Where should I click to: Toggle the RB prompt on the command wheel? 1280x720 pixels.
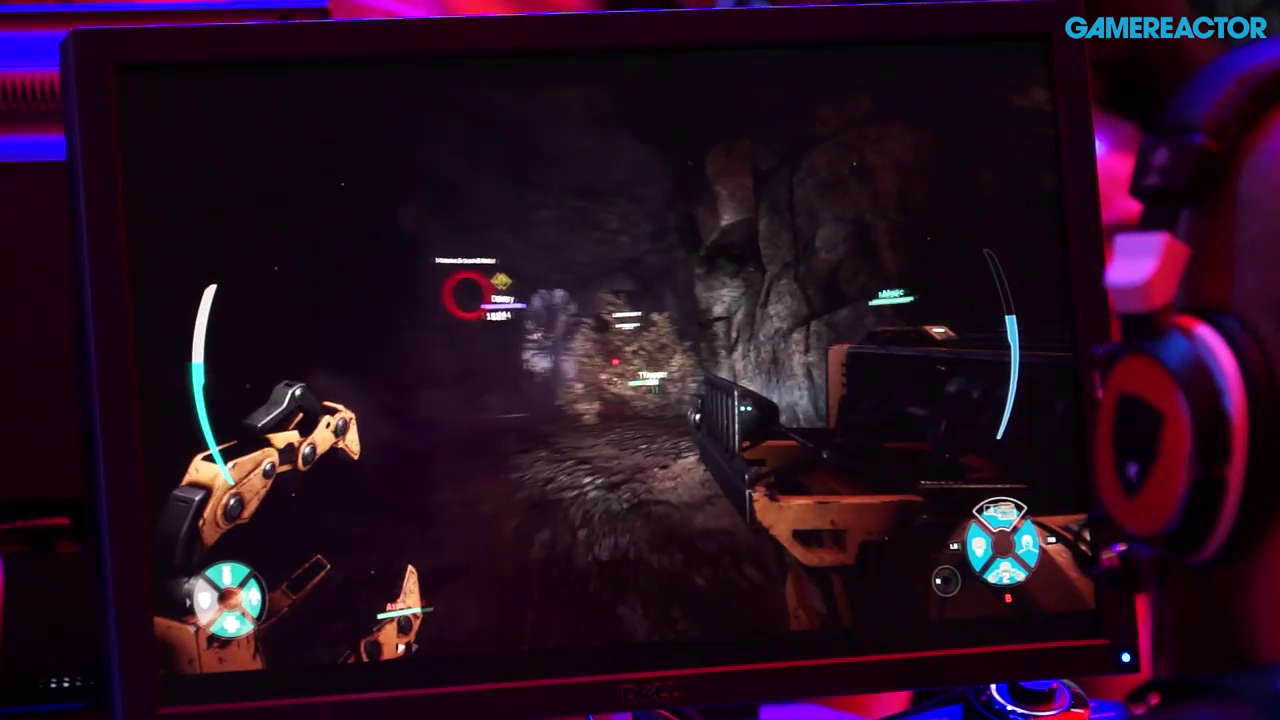[x=1050, y=540]
